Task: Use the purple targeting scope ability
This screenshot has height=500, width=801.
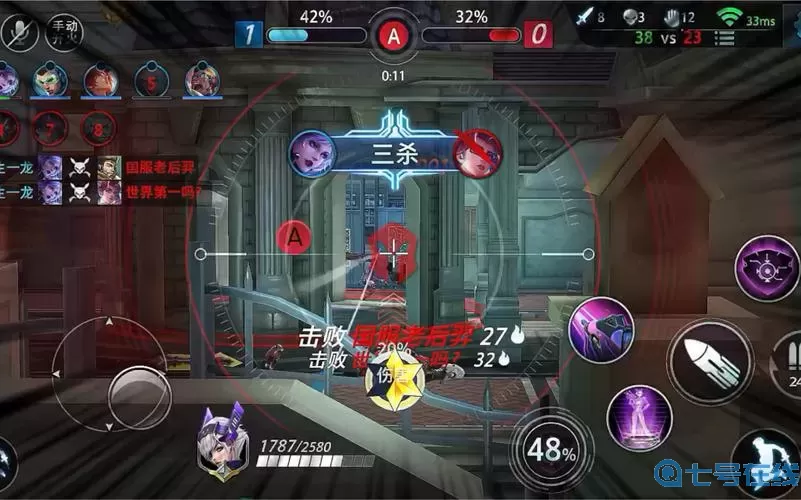Action: [768, 268]
